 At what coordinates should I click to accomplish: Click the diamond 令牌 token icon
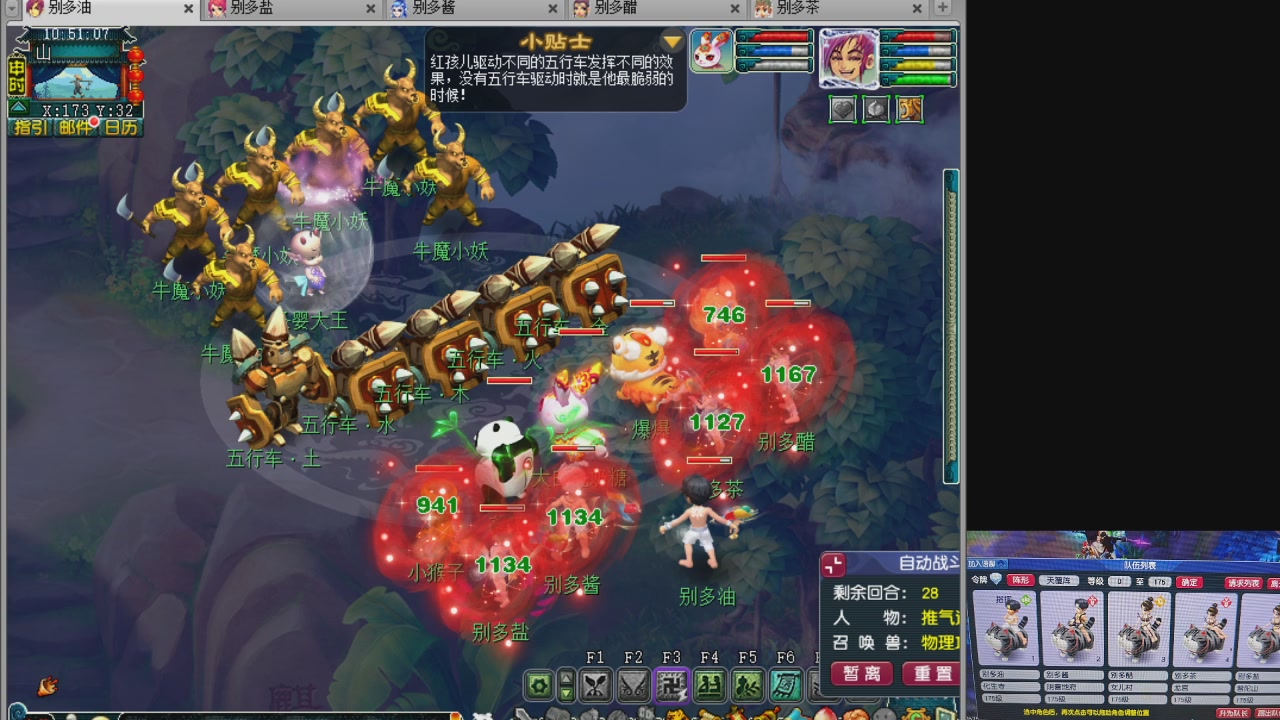tap(994, 580)
